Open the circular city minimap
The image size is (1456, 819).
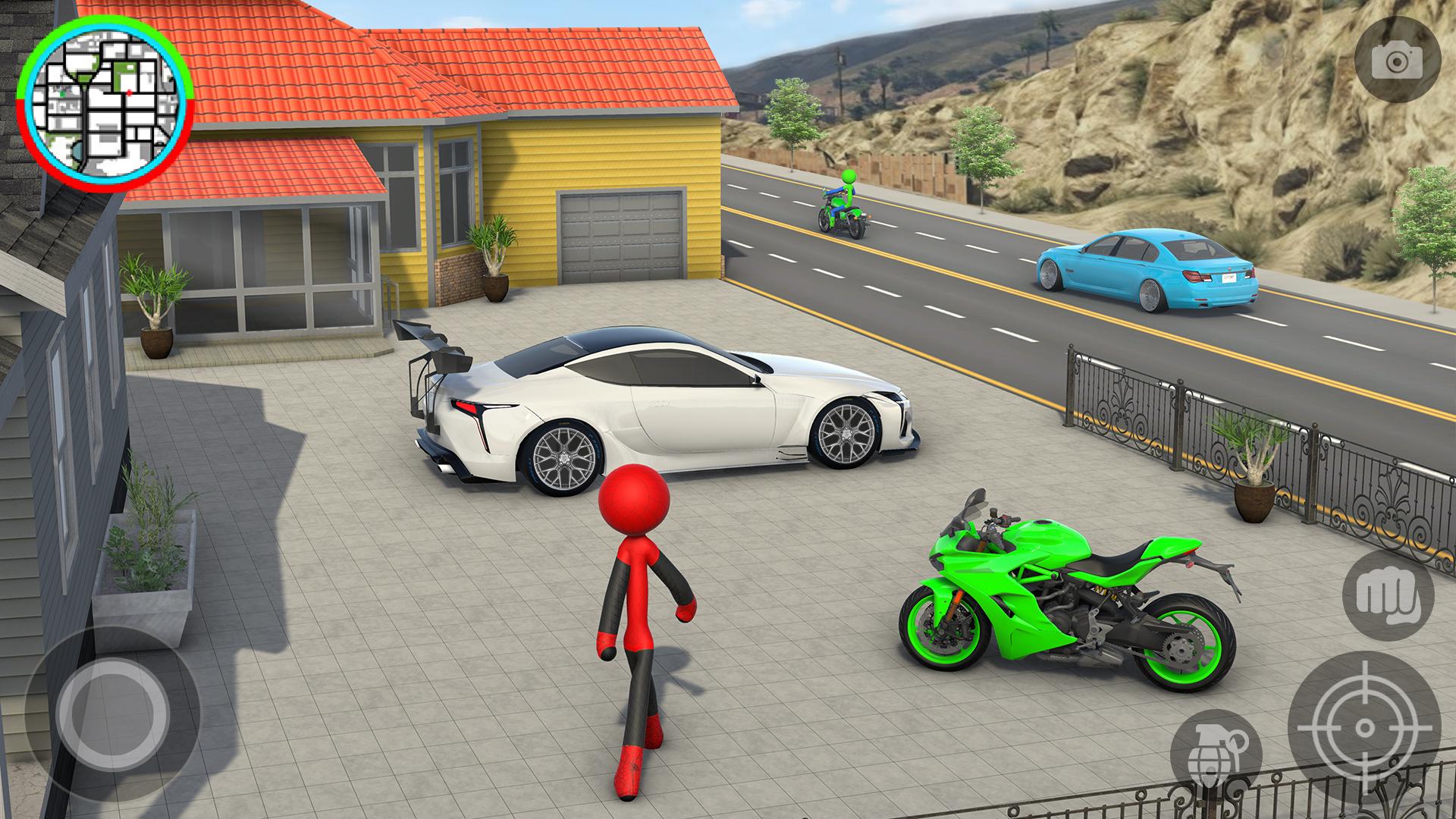pyautogui.click(x=106, y=102)
